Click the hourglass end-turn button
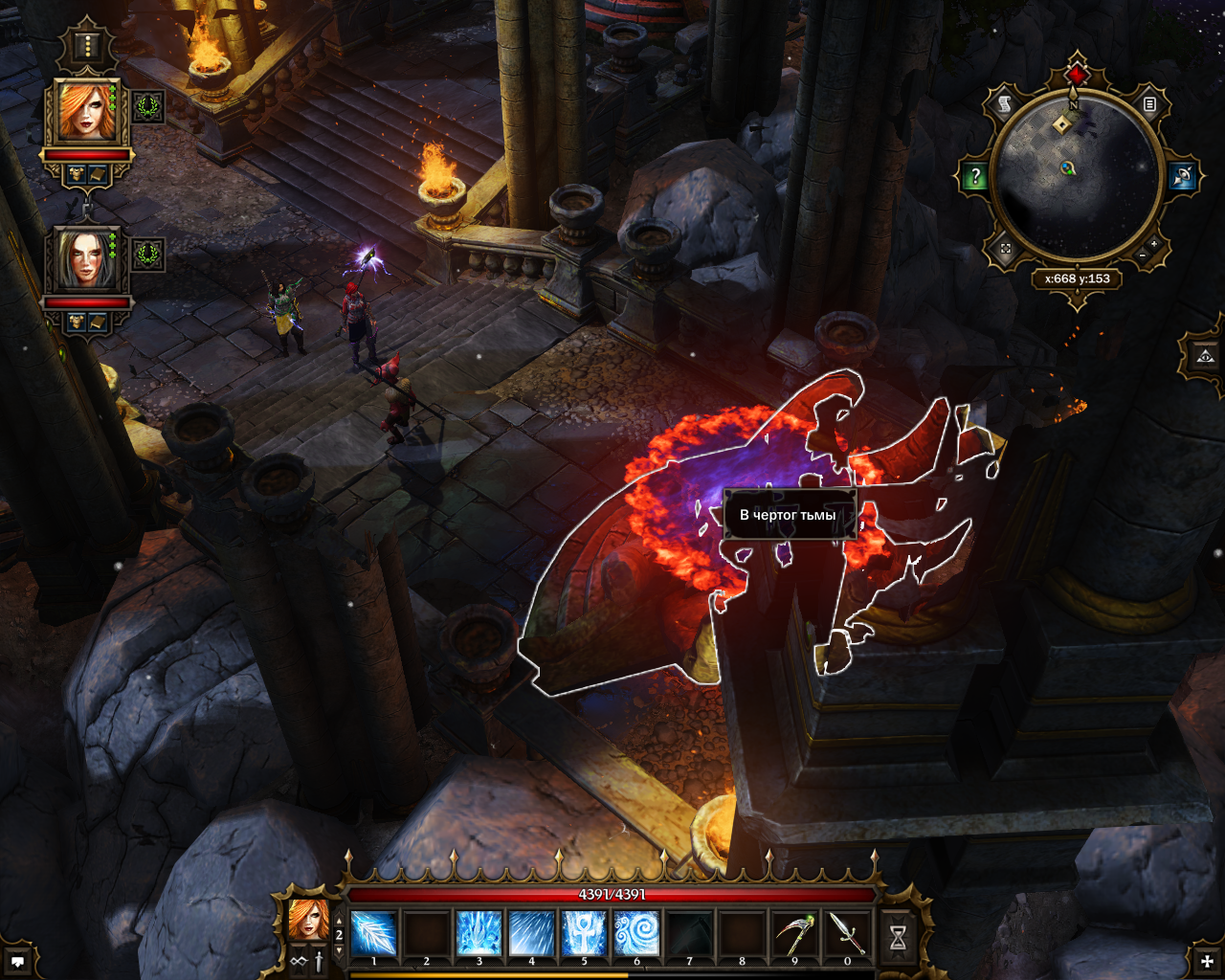 pos(898,938)
